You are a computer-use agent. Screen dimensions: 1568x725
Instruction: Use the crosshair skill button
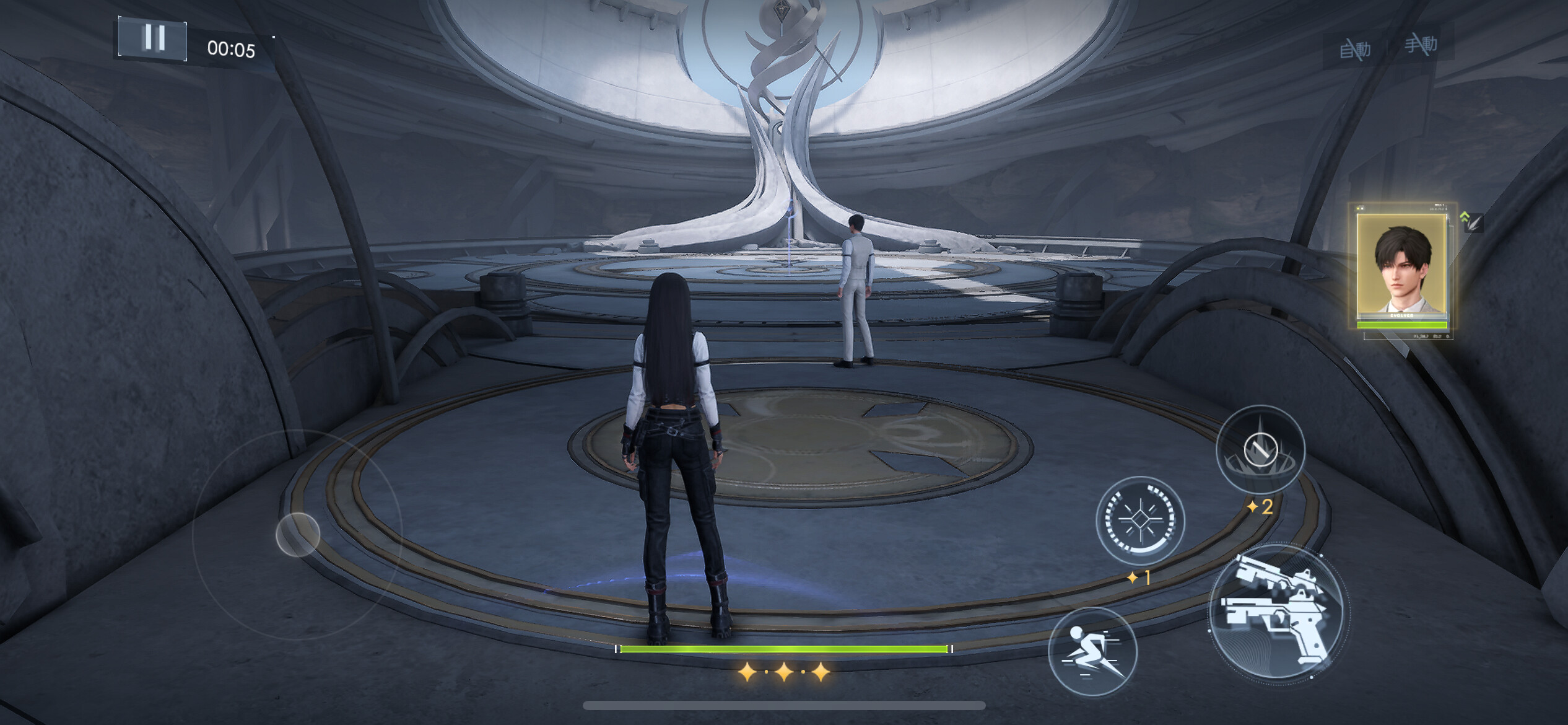click(x=1139, y=521)
